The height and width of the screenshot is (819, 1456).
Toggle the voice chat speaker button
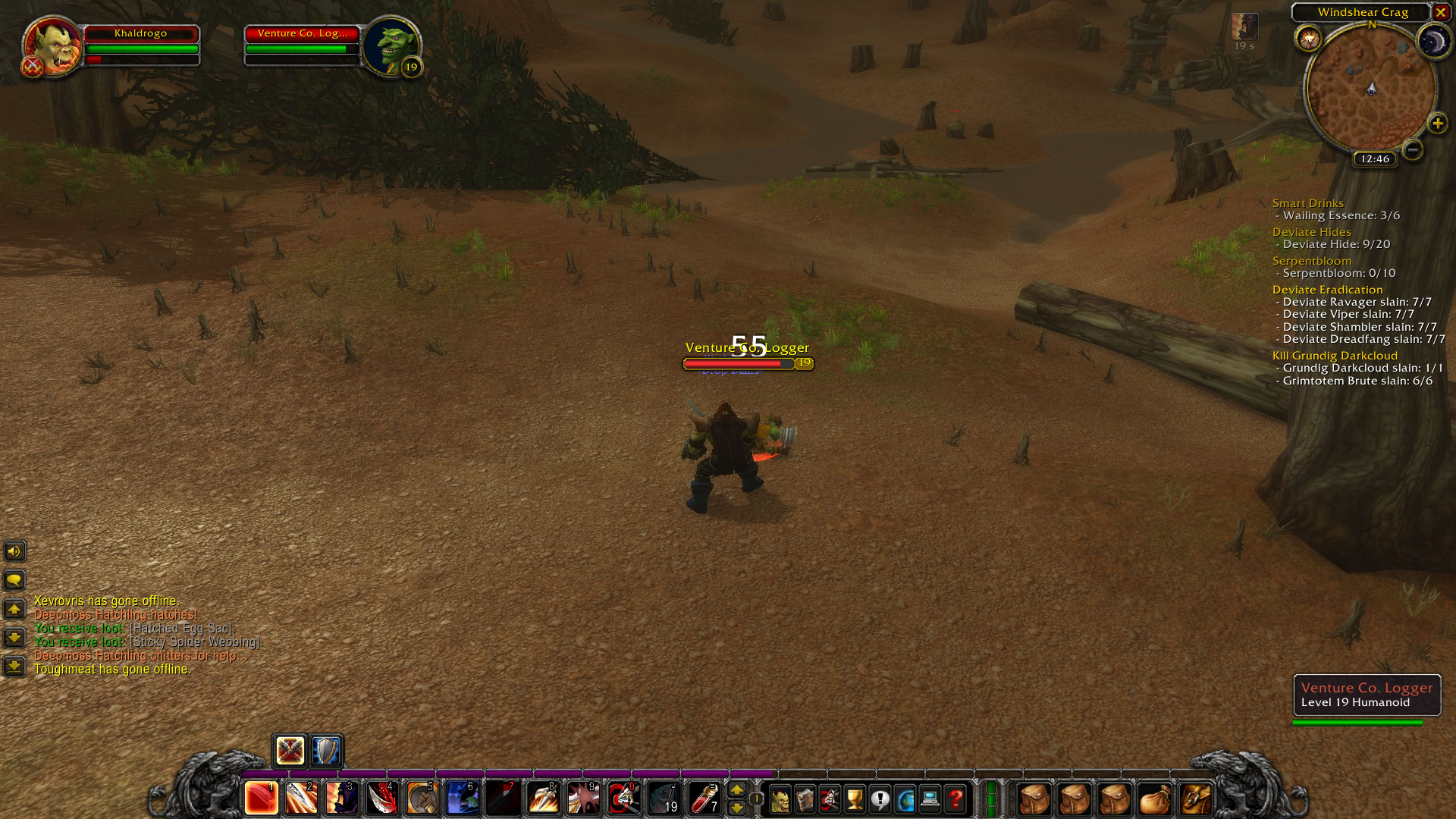click(14, 551)
